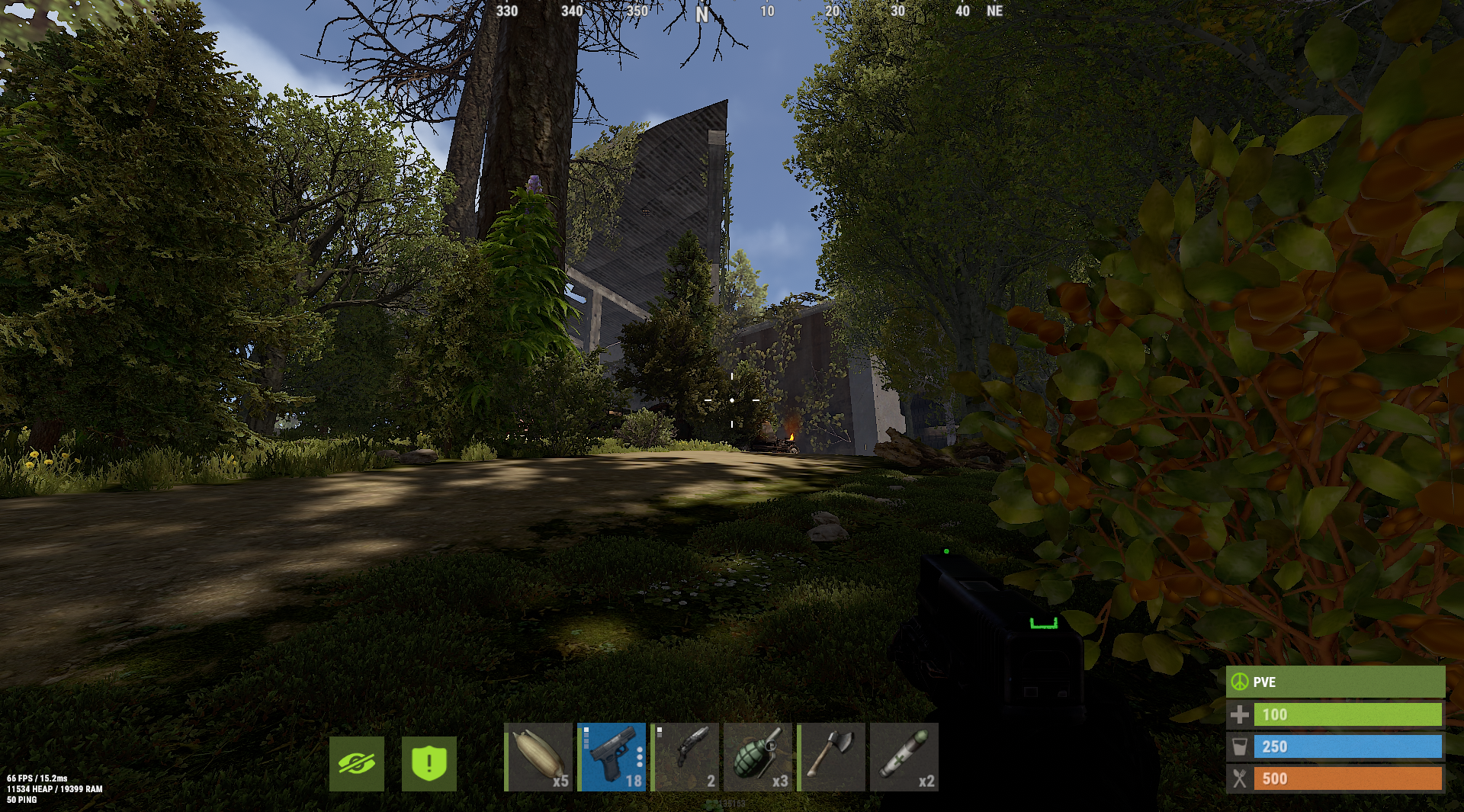Viewport: 1464px width, 812px height.
Task: Select the semi-automatic pistol hotbar slot
Action: tap(612, 757)
